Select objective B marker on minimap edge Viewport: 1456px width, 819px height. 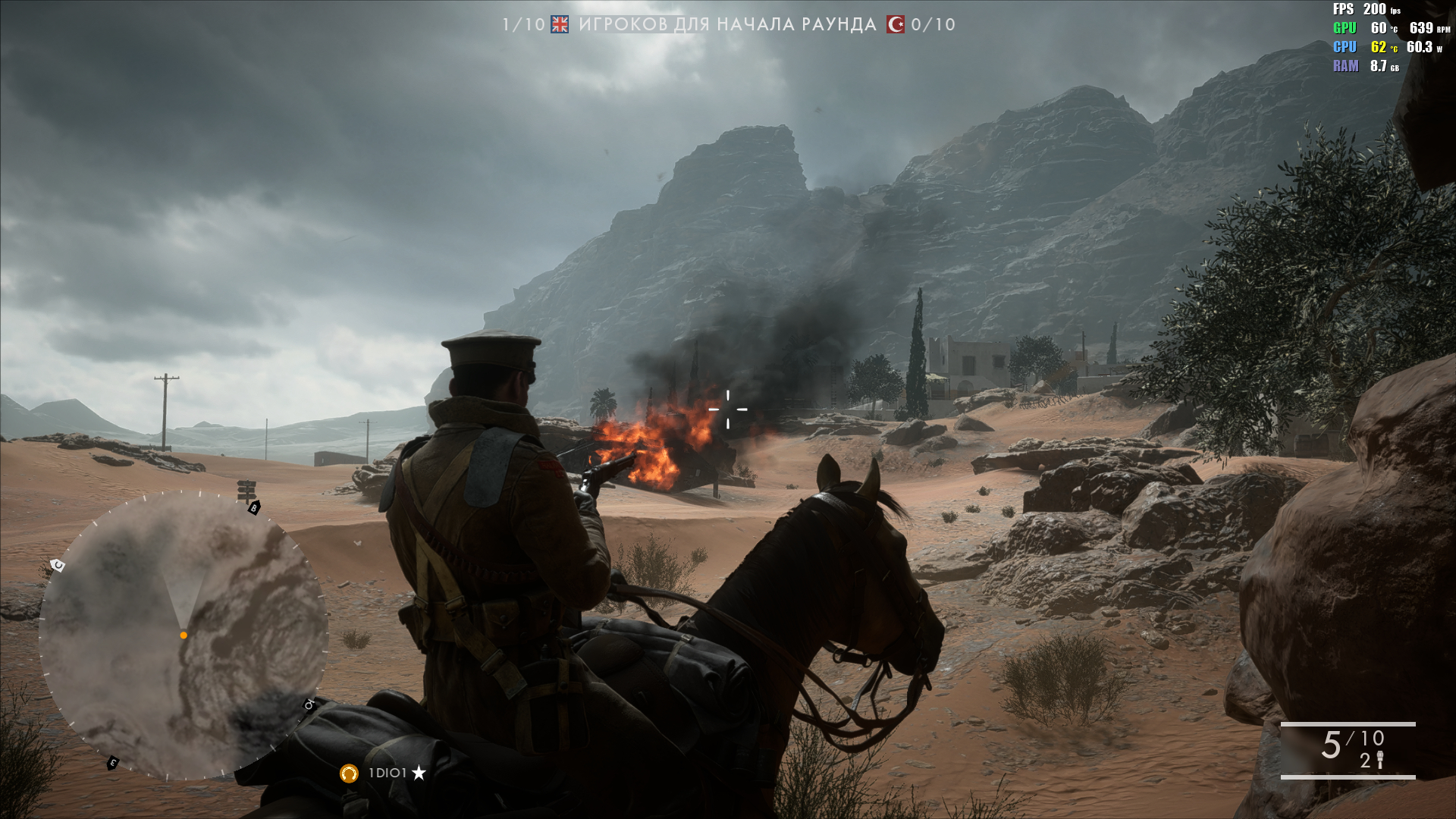click(254, 507)
